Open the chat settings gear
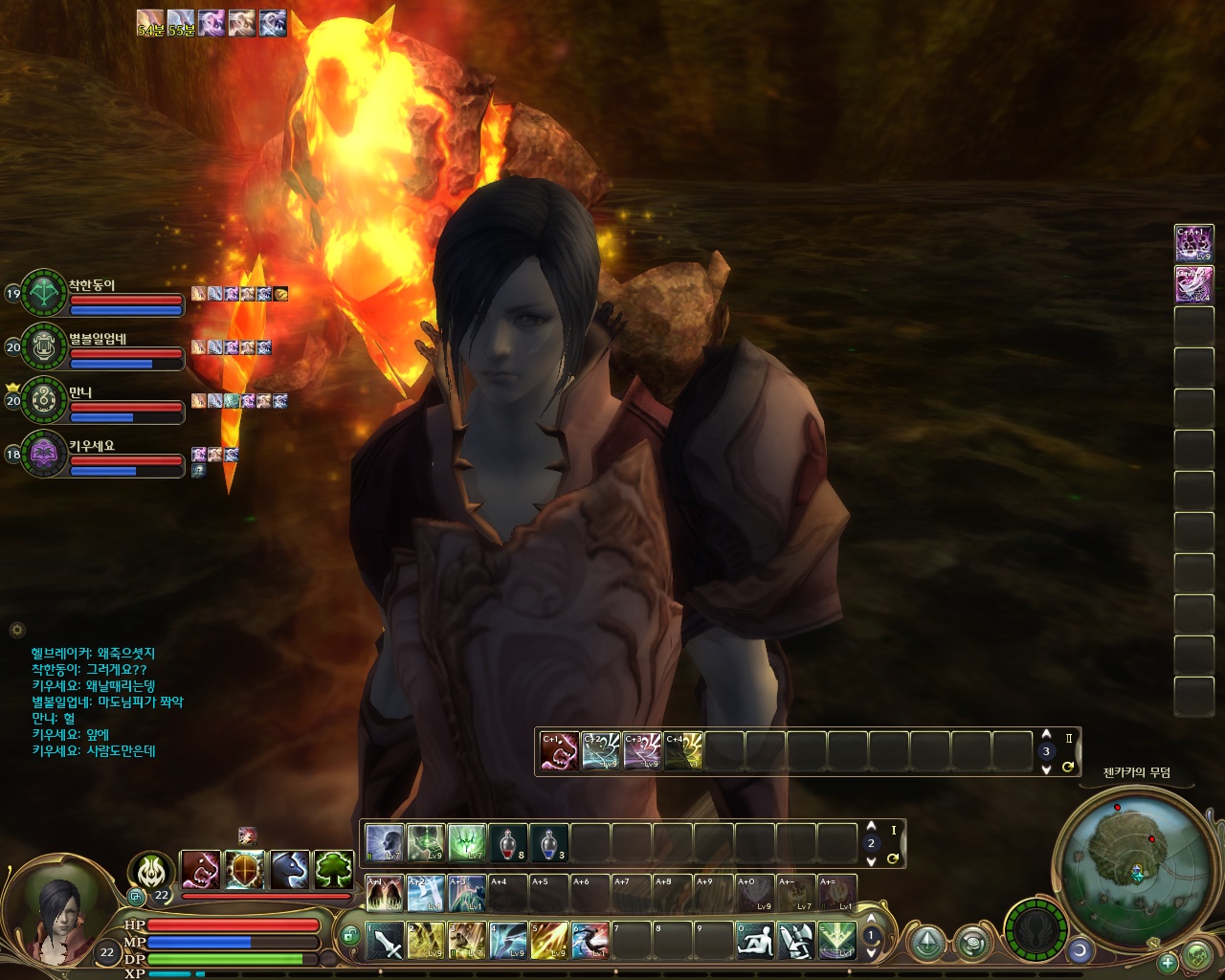The width and height of the screenshot is (1225, 980). pyautogui.click(x=16, y=630)
